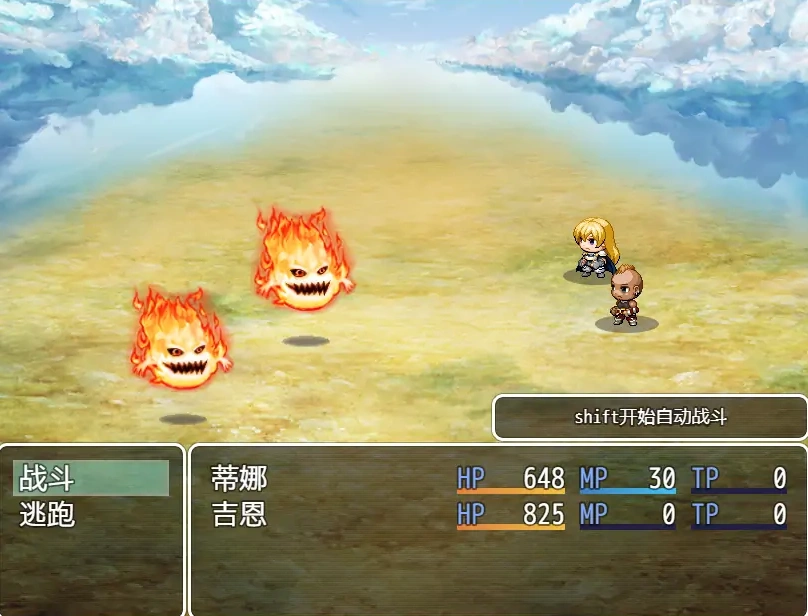Select the 战斗 (Fight) command
This screenshot has width=808, height=616.
coord(90,479)
